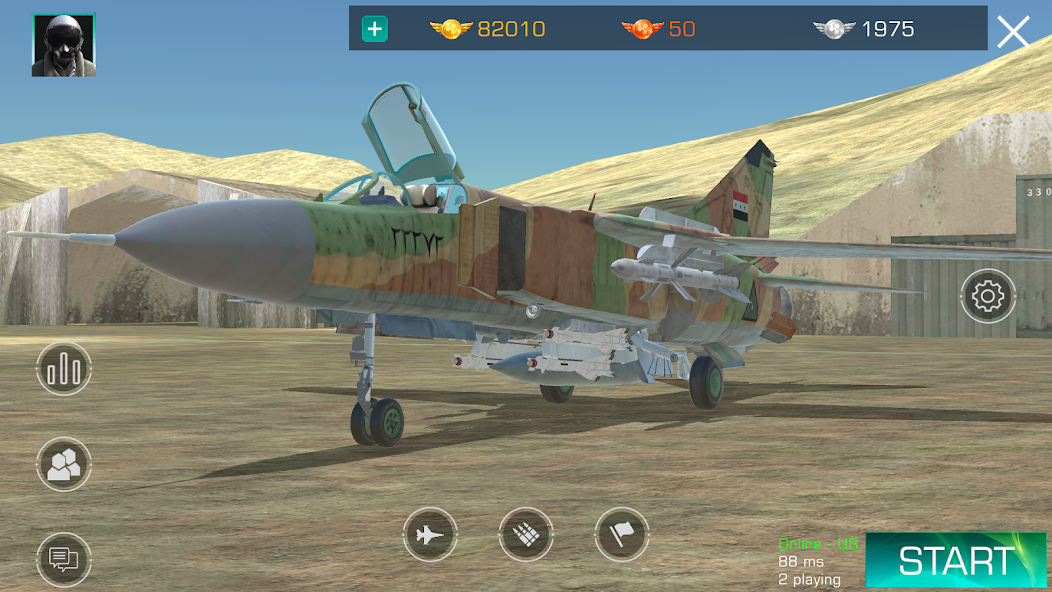Select the flag icon button
1052x592 pixels.
(622, 536)
